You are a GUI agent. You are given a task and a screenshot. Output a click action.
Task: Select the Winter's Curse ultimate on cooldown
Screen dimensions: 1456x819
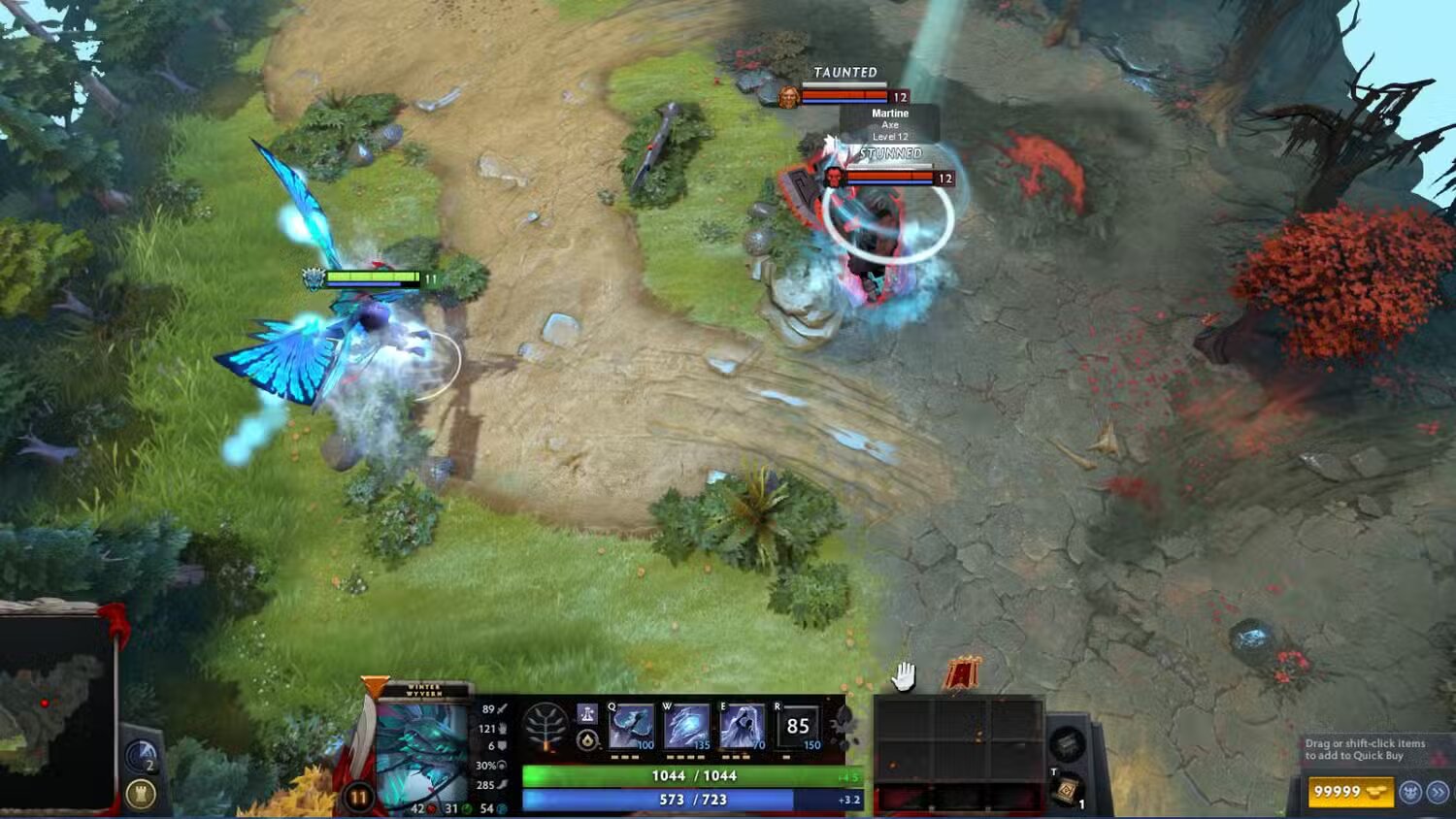pos(798,726)
